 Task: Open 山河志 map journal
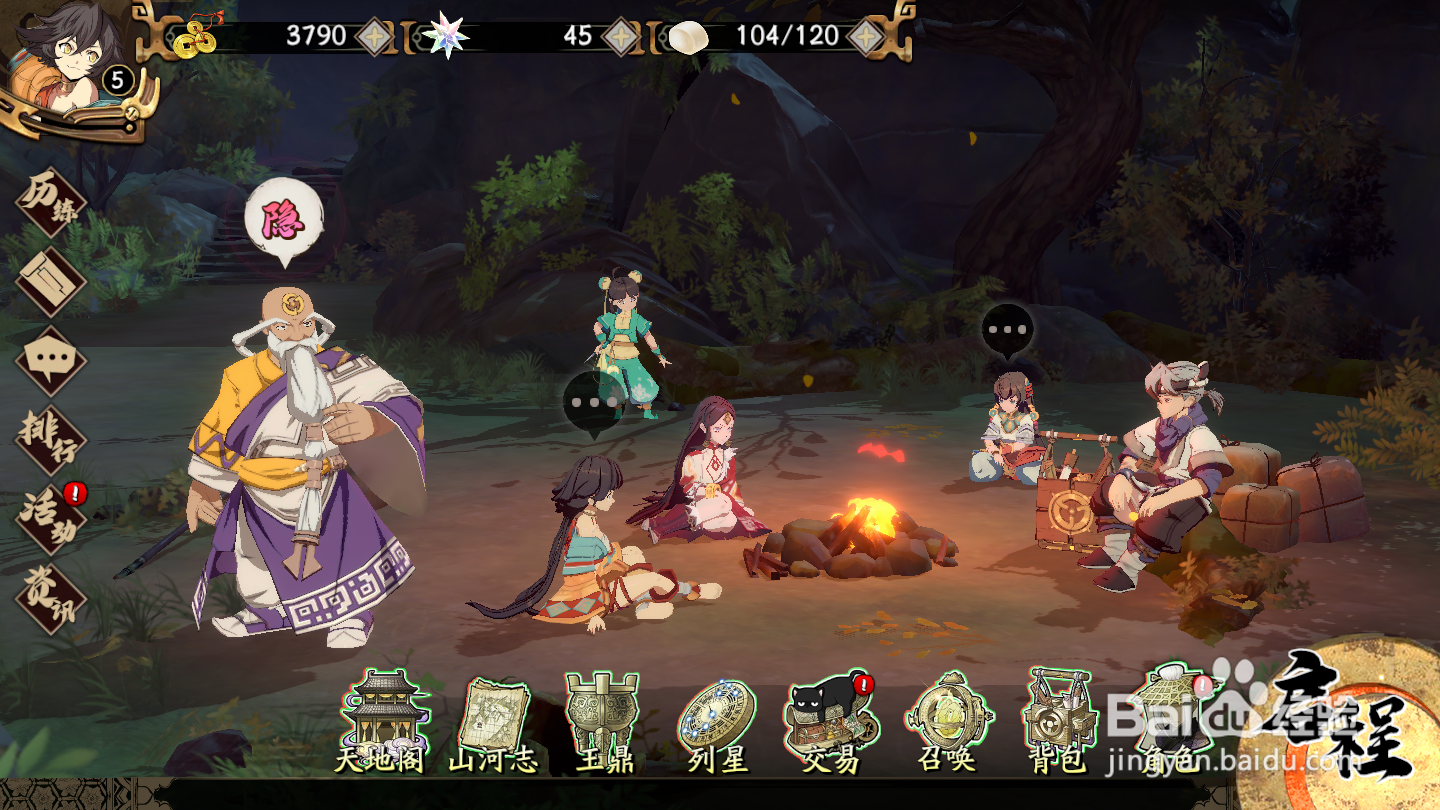[x=494, y=722]
